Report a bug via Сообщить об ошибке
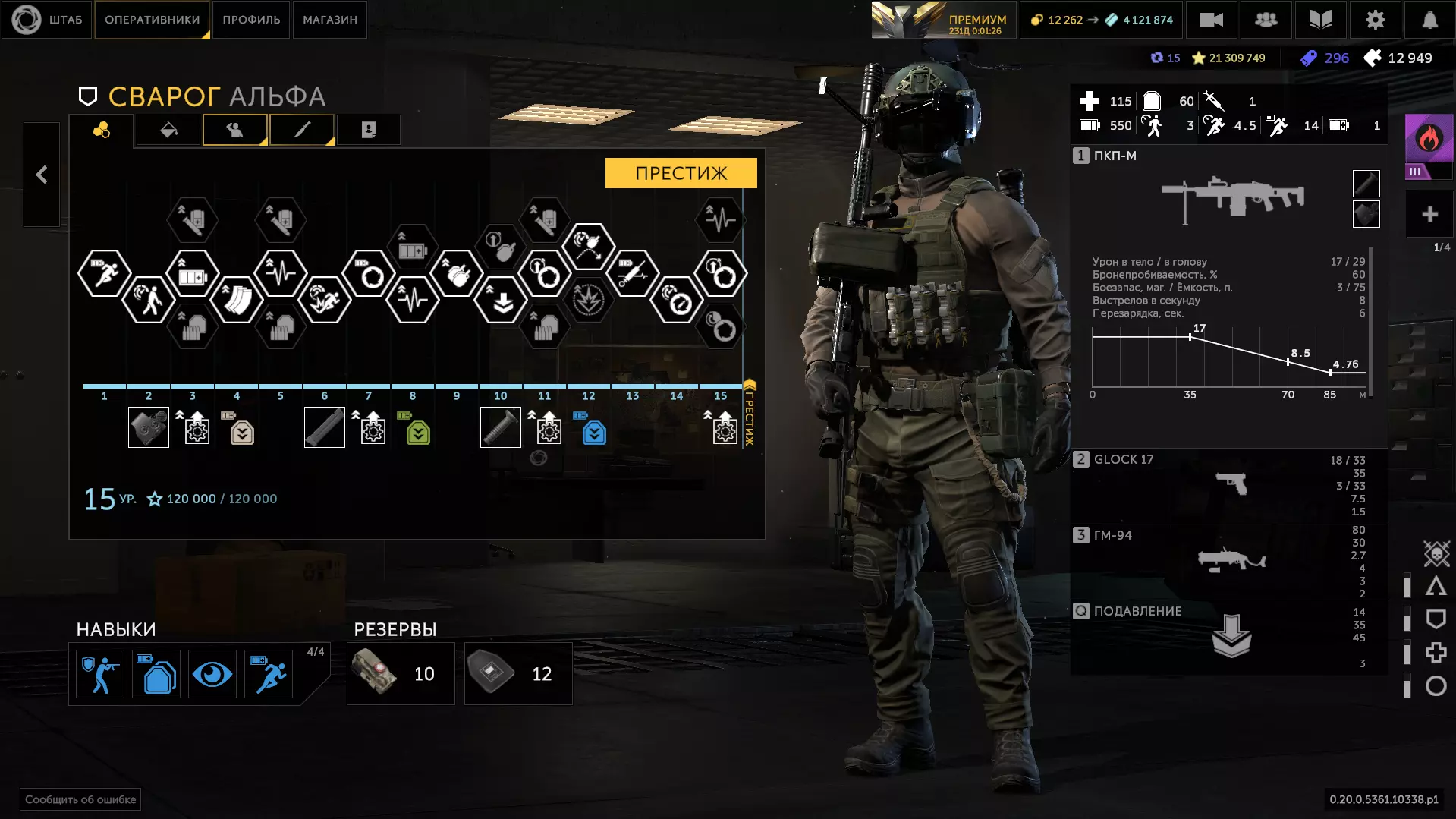Screen dimensions: 1456x819 point(80,799)
